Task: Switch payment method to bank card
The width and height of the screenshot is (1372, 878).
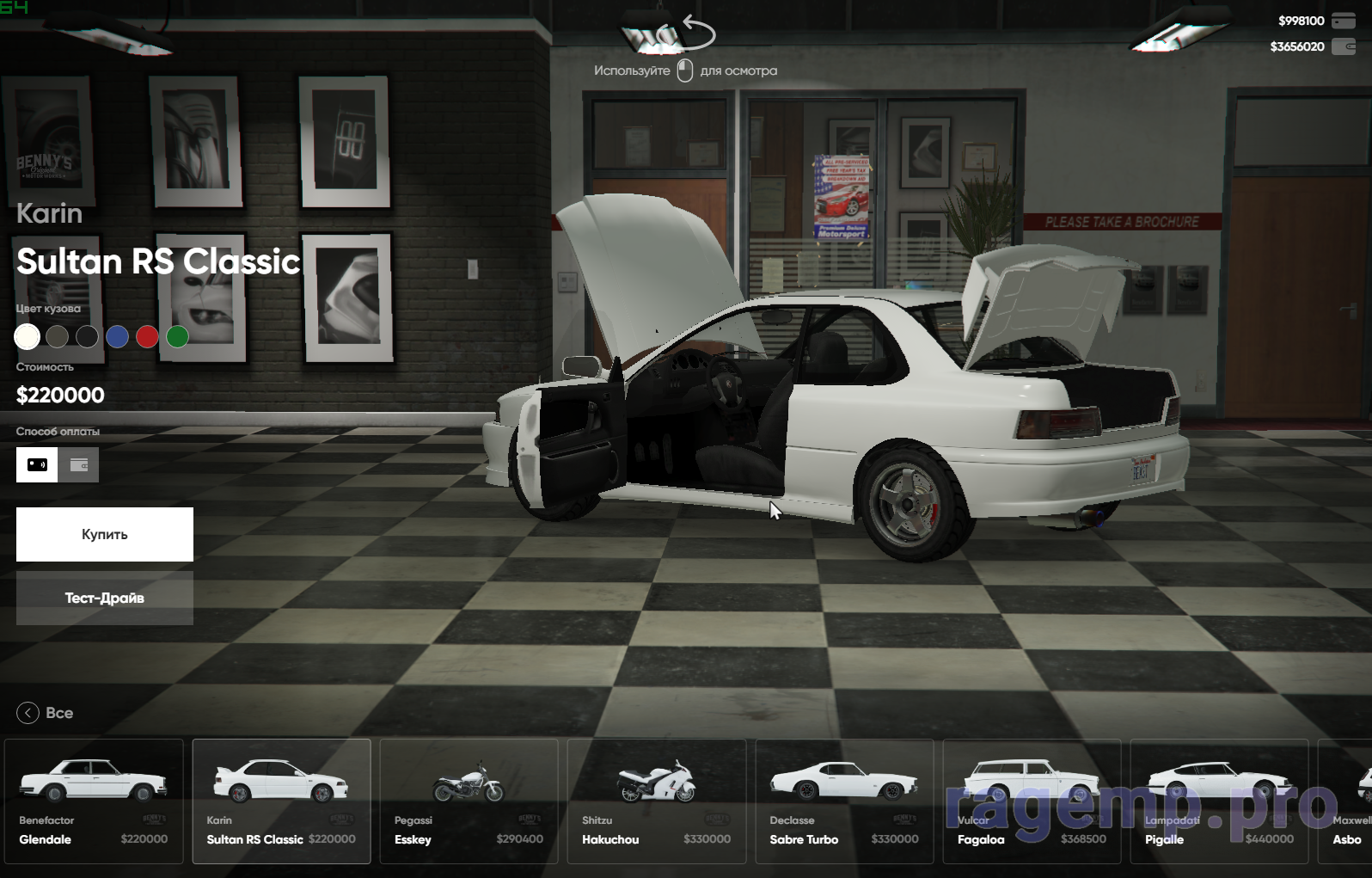Action: [79, 465]
